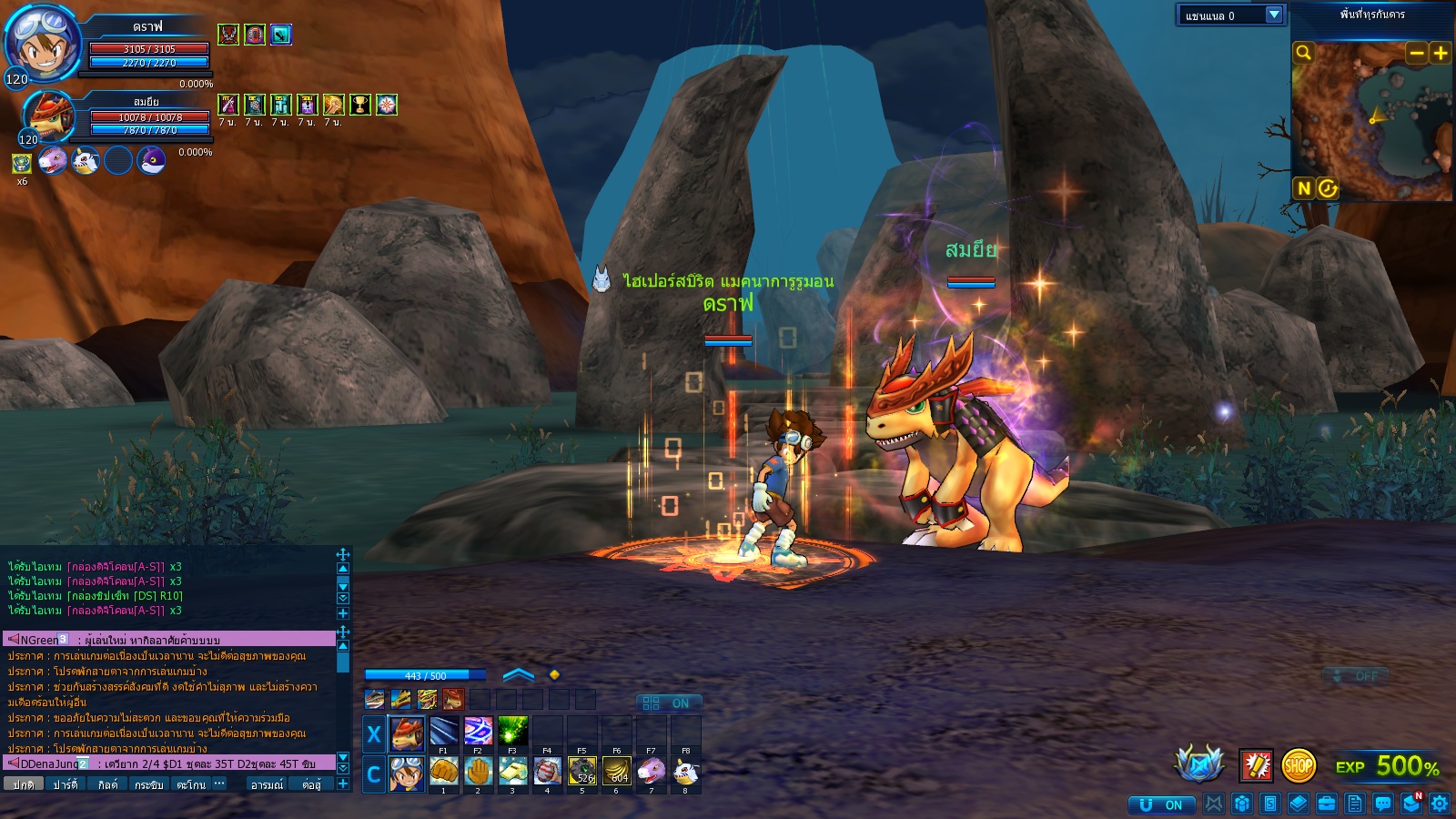Zoom out the minimap with minus button

pyautogui.click(x=1416, y=53)
